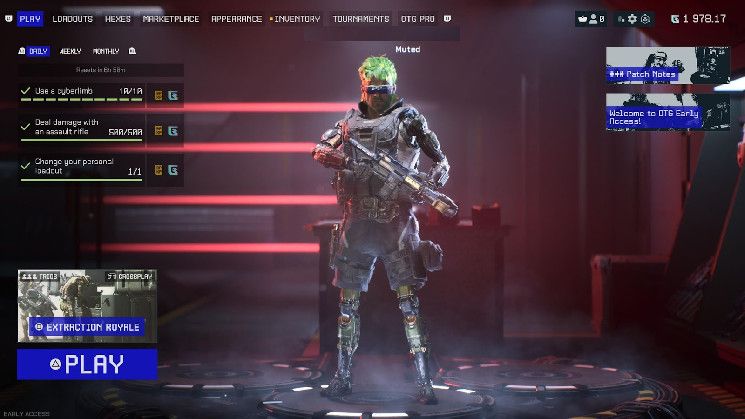Start matchmaking with the big Play button

pyautogui.click(x=87, y=364)
